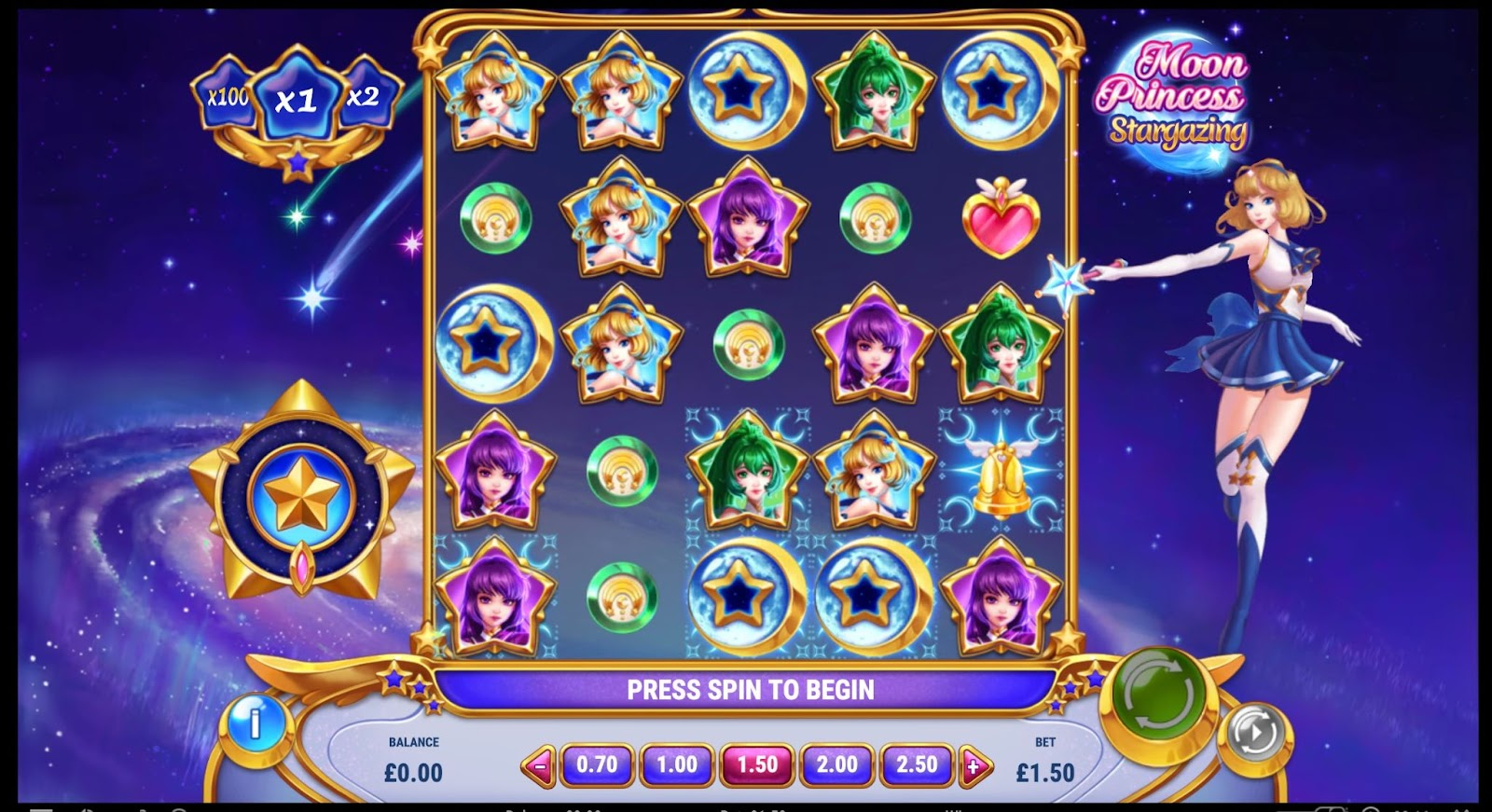Select the 0.70 bet amount
This screenshot has width=1492, height=812.
point(597,765)
